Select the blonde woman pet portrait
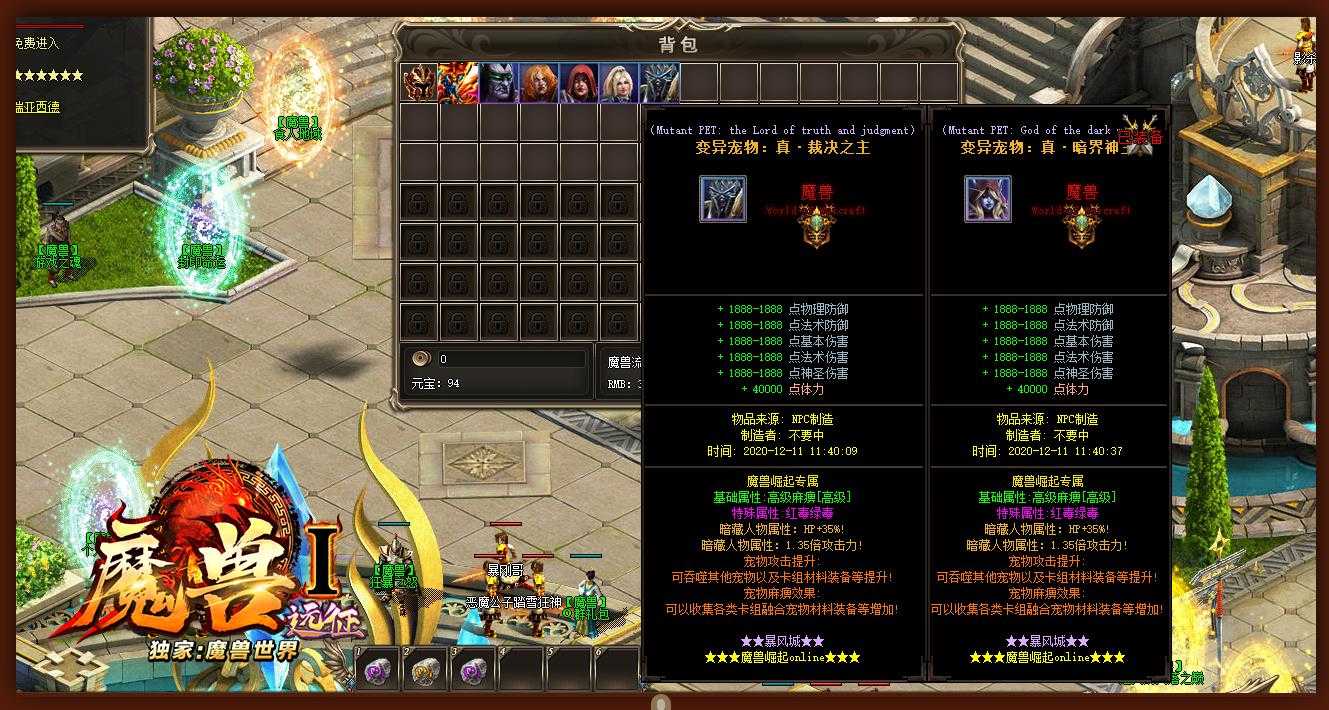The height and width of the screenshot is (710, 1329). tap(619, 83)
